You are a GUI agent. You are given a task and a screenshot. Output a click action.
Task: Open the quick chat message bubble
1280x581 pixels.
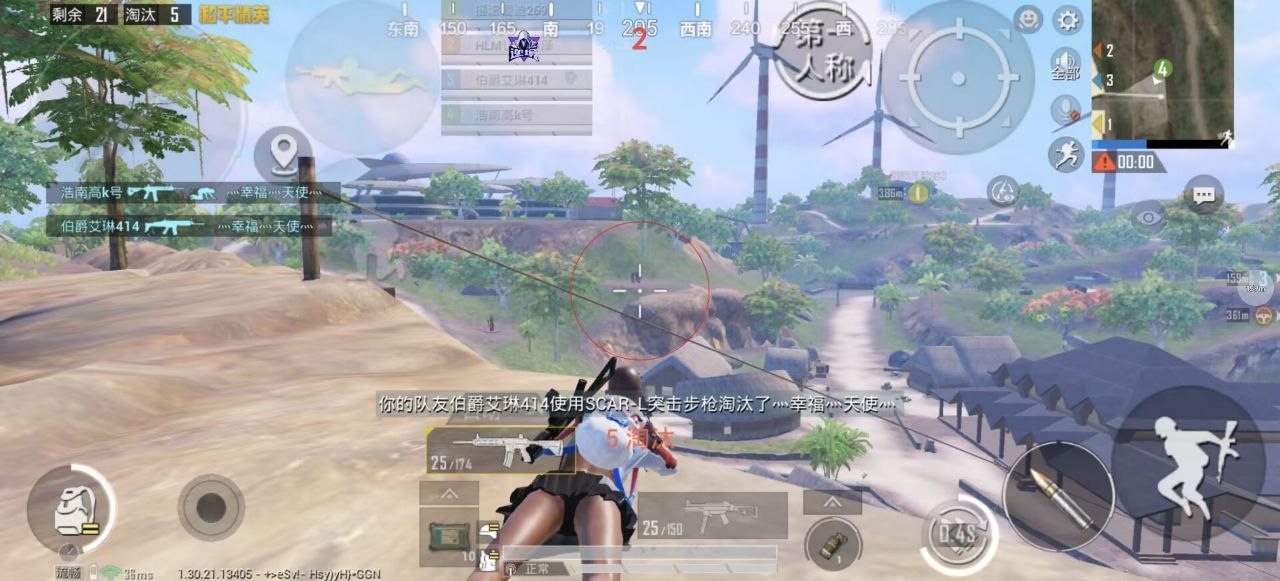pos(1203,195)
